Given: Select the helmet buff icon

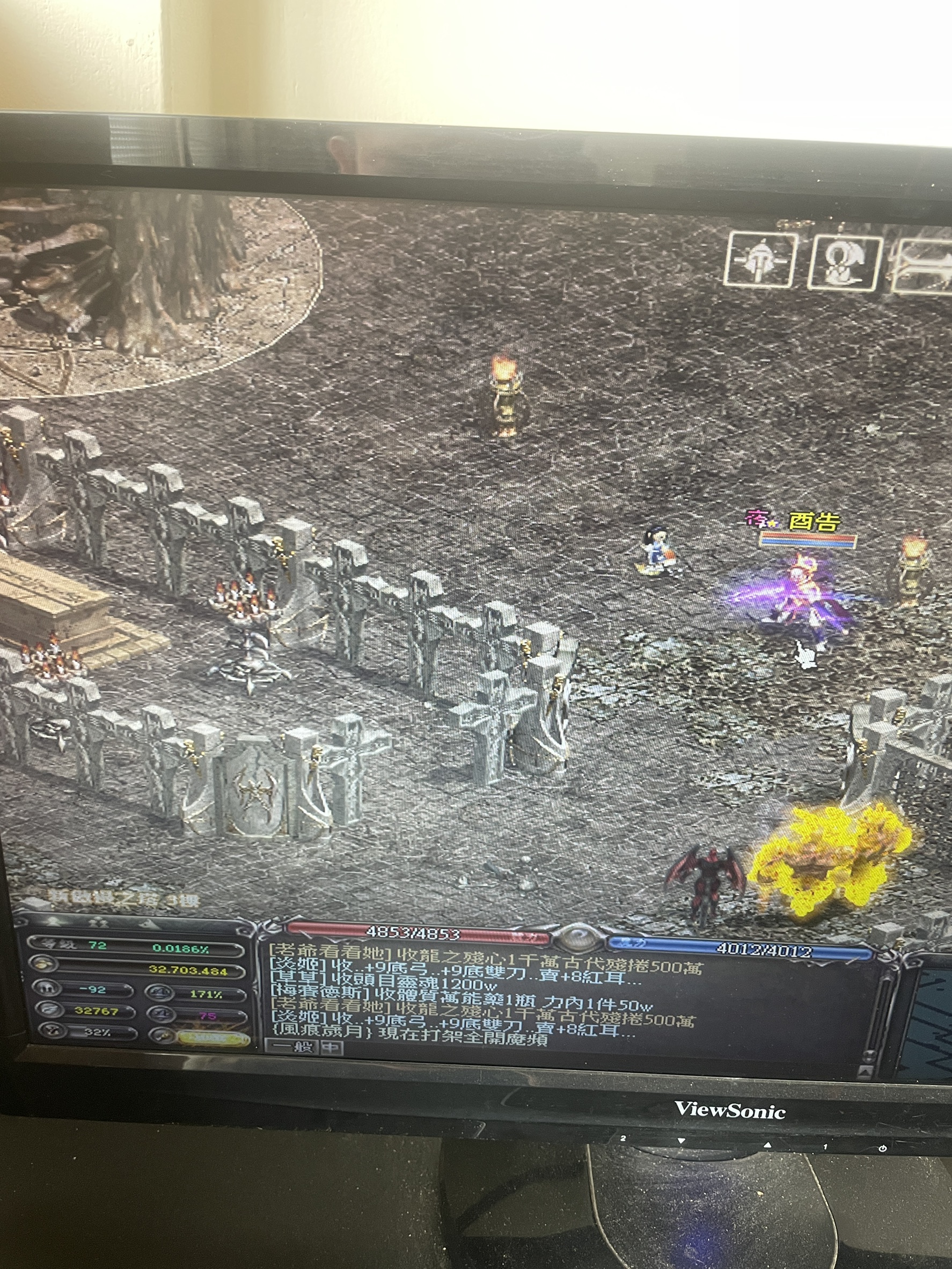Looking at the screenshot, I should [760, 260].
